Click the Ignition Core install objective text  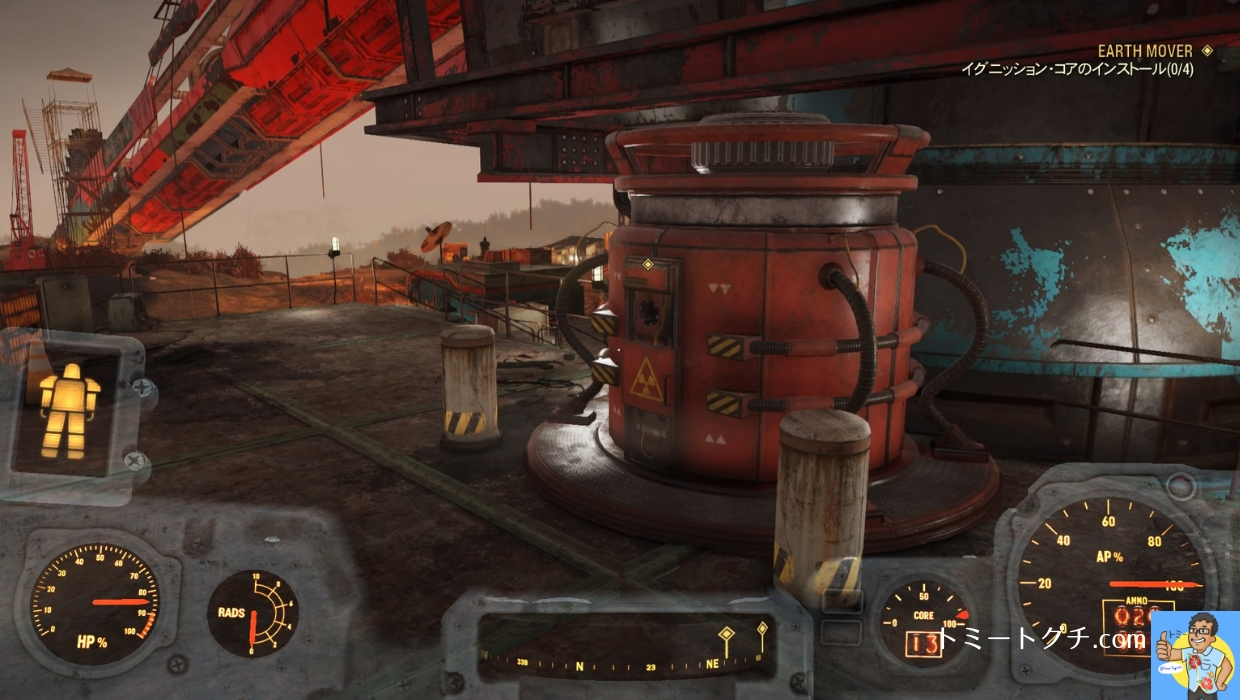1076,69
